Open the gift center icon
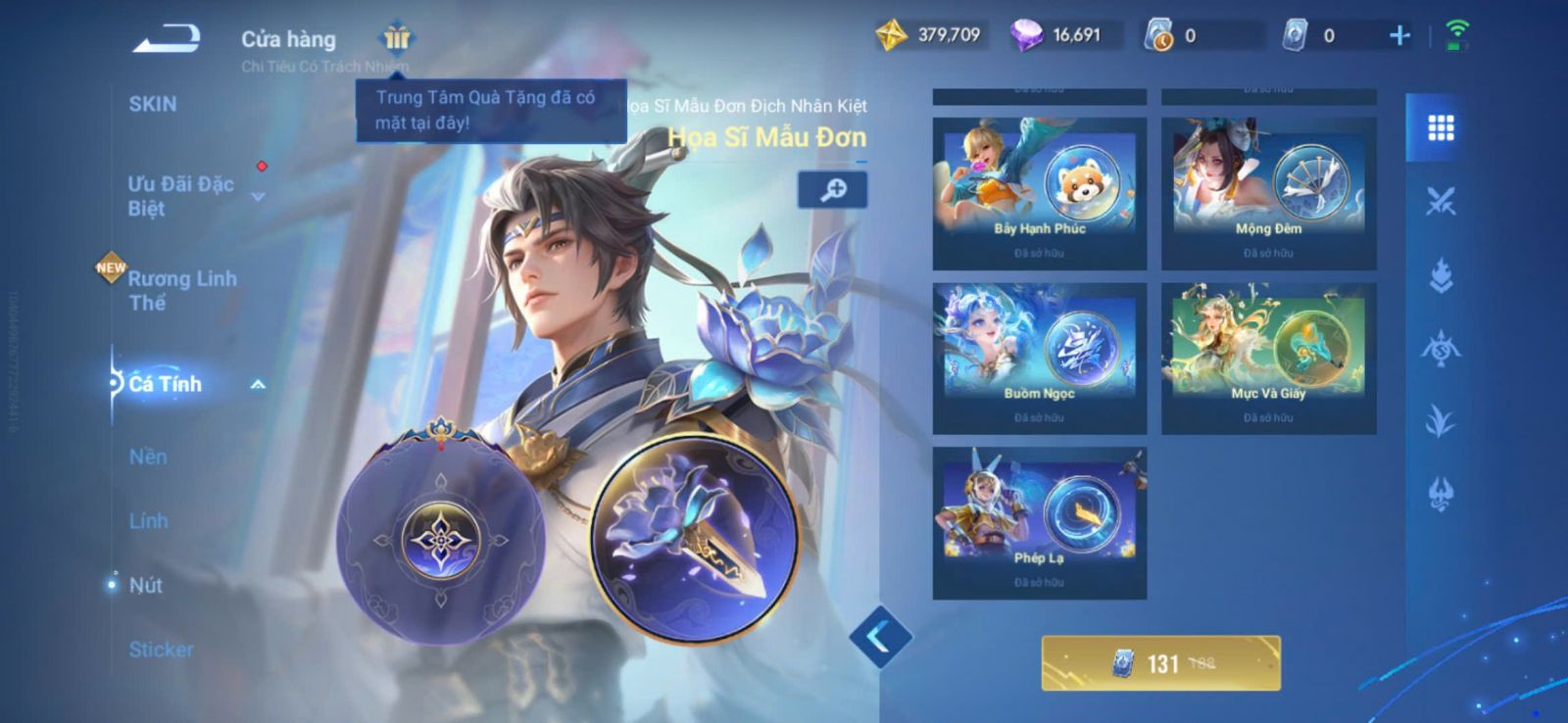Viewport: 1568px width, 723px height. [x=396, y=38]
